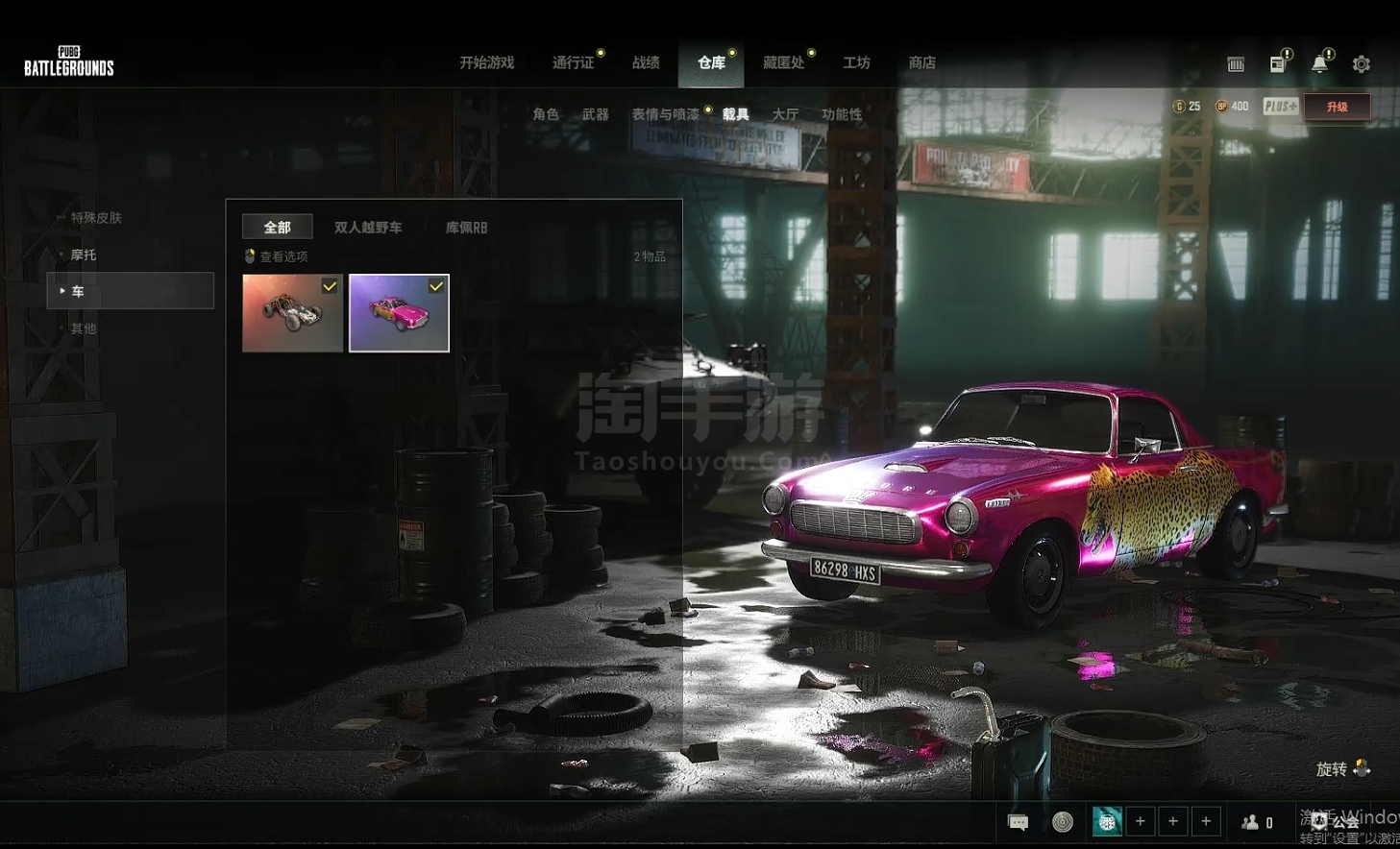Visit the 商店 store tab
Viewport: 1400px width, 849px height.
tap(921, 62)
